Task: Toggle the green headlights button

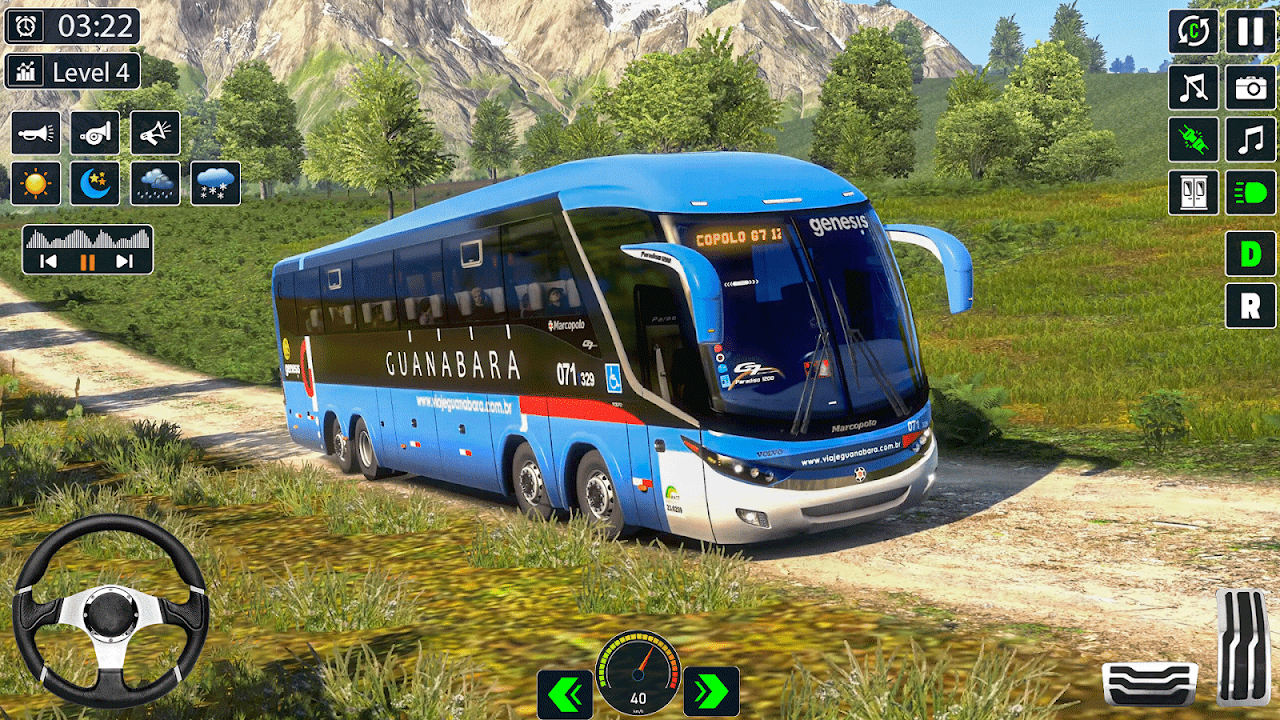Action: point(1250,192)
